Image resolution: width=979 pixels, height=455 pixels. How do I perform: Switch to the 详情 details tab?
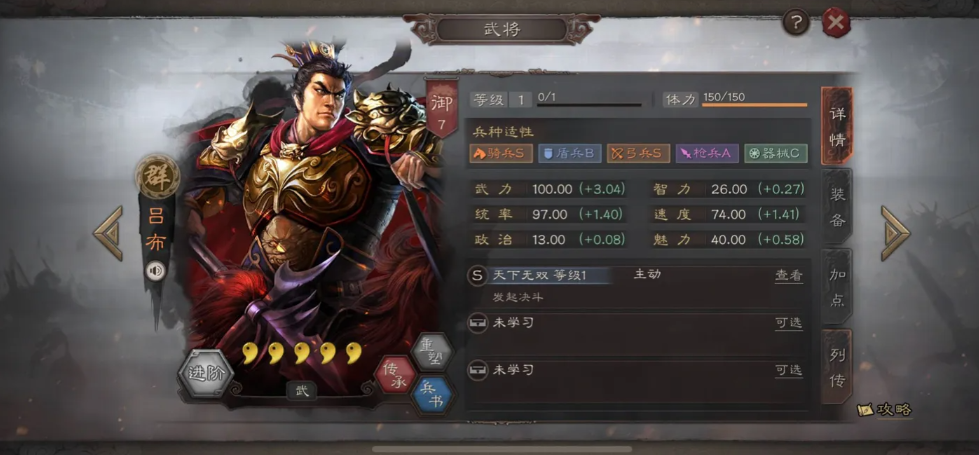point(837,127)
